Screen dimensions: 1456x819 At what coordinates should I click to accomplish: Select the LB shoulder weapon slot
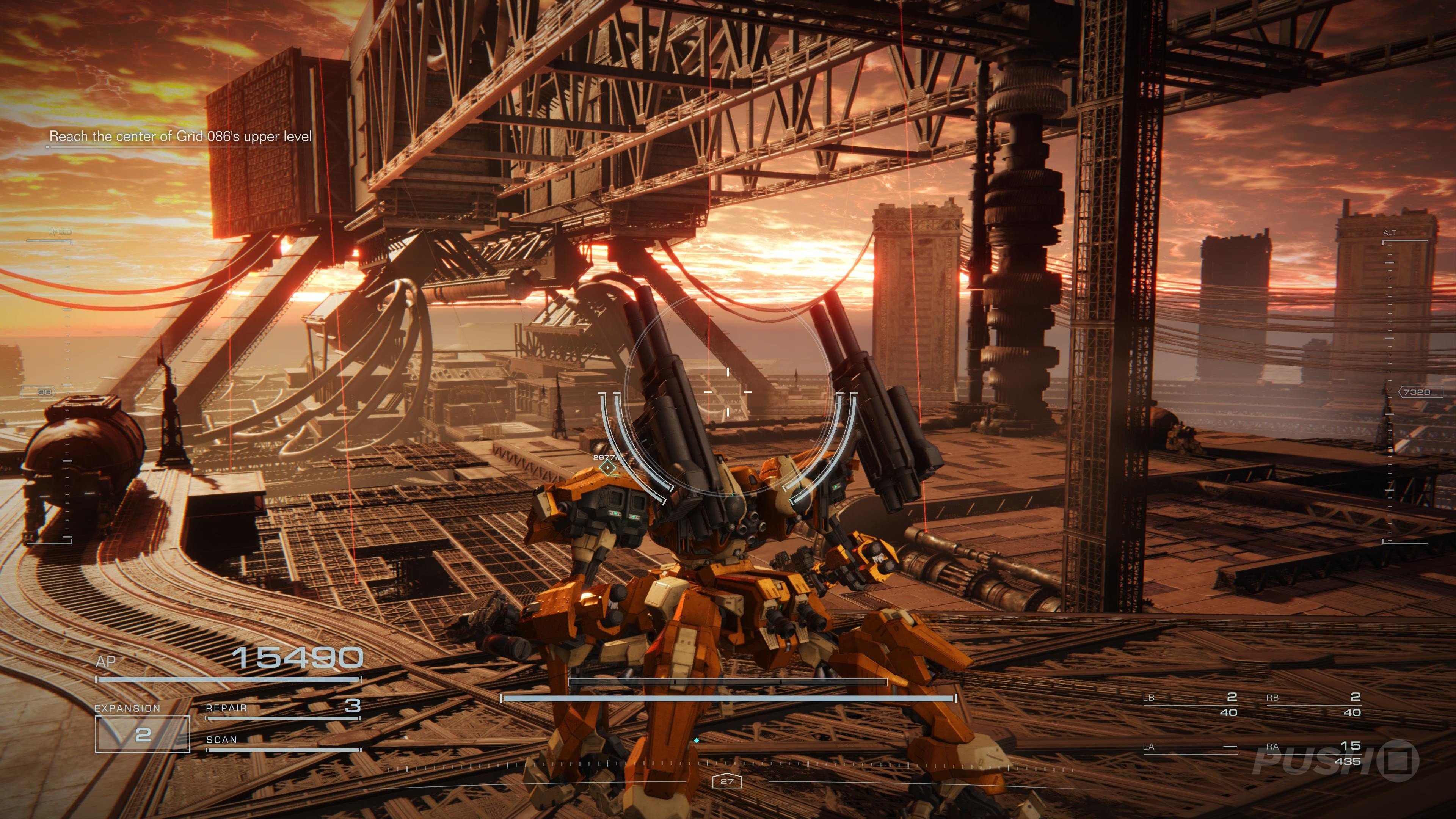pyautogui.click(x=1189, y=704)
